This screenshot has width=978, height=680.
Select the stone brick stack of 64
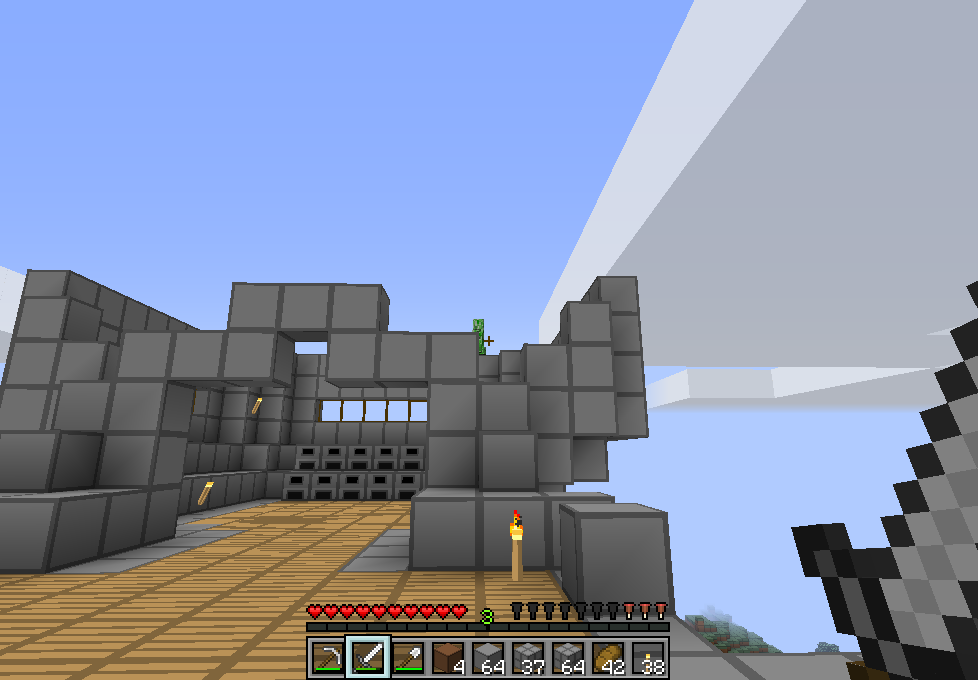point(567,657)
